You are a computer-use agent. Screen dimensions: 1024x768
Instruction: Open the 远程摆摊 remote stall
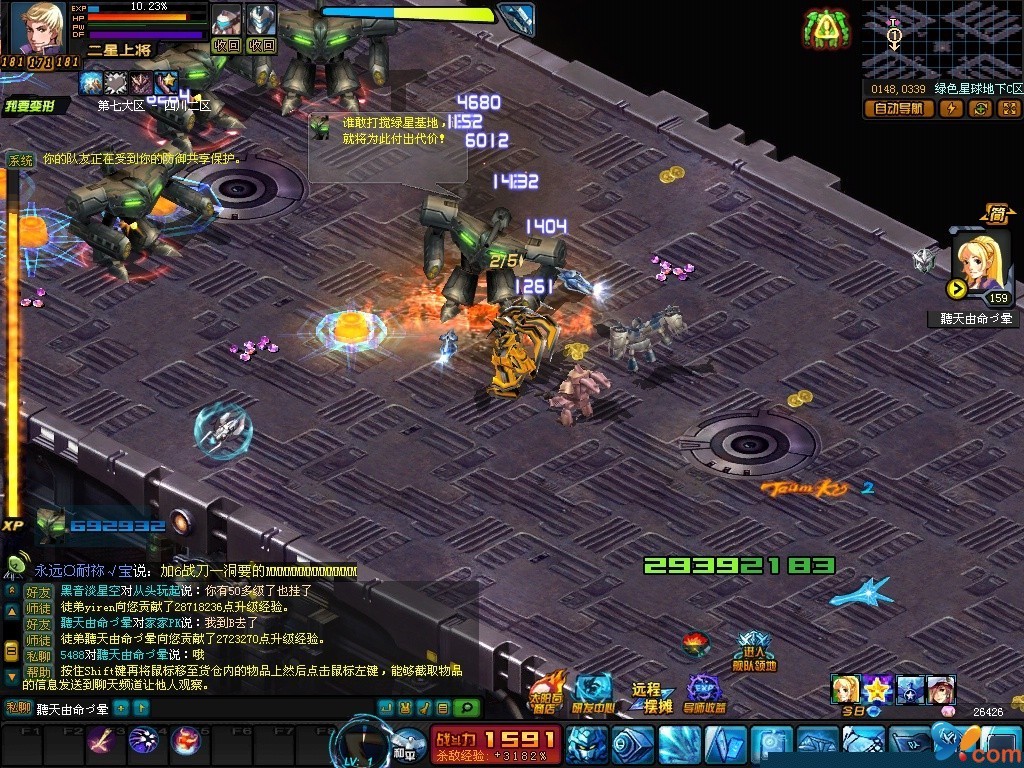pyautogui.click(x=651, y=697)
